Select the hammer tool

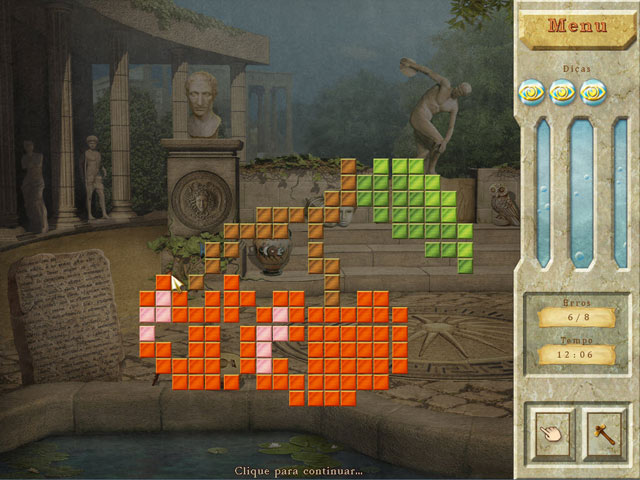605,431
